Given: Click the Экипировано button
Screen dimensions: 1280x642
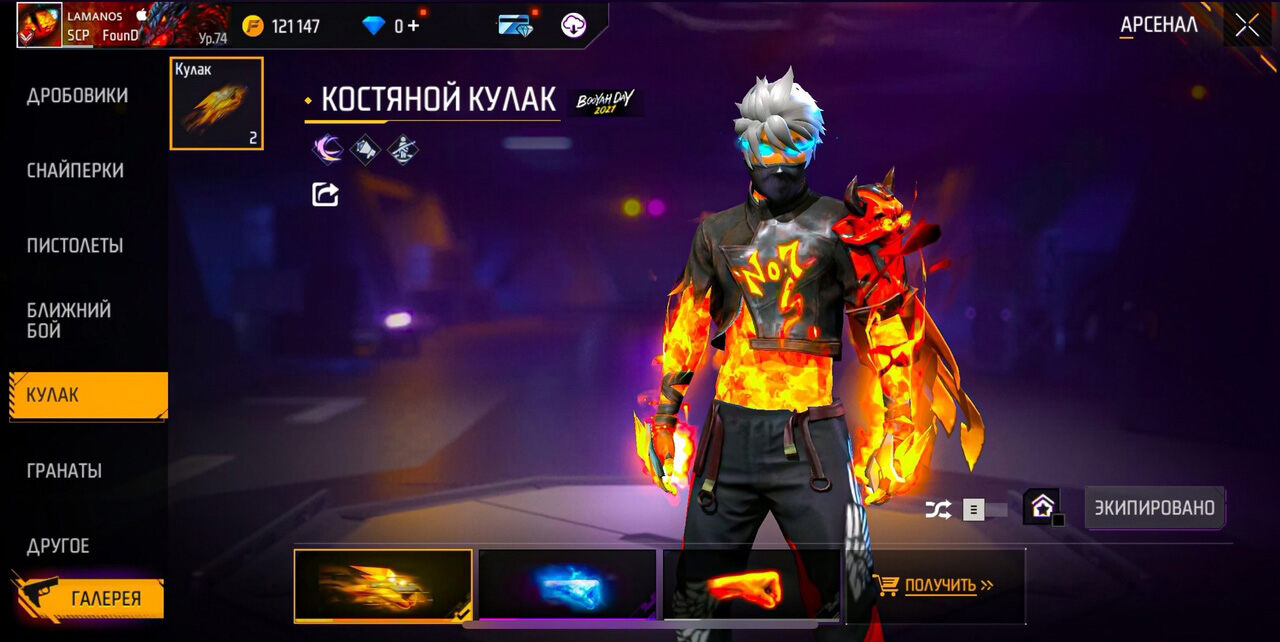Looking at the screenshot, I should [1154, 508].
